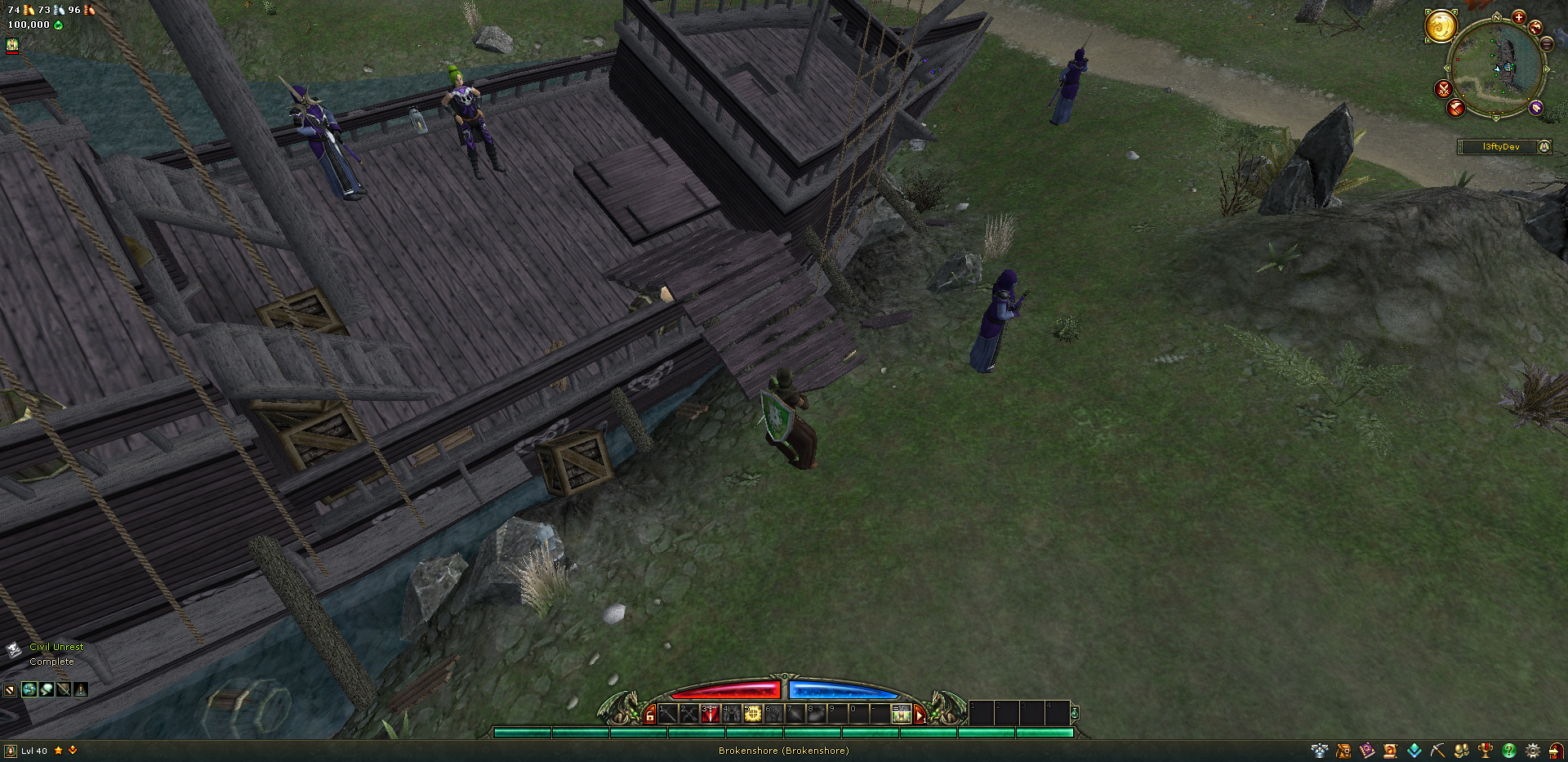The width and height of the screenshot is (1568, 762).
Task: Select the combat swords chat filter tab
Action: (64, 690)
